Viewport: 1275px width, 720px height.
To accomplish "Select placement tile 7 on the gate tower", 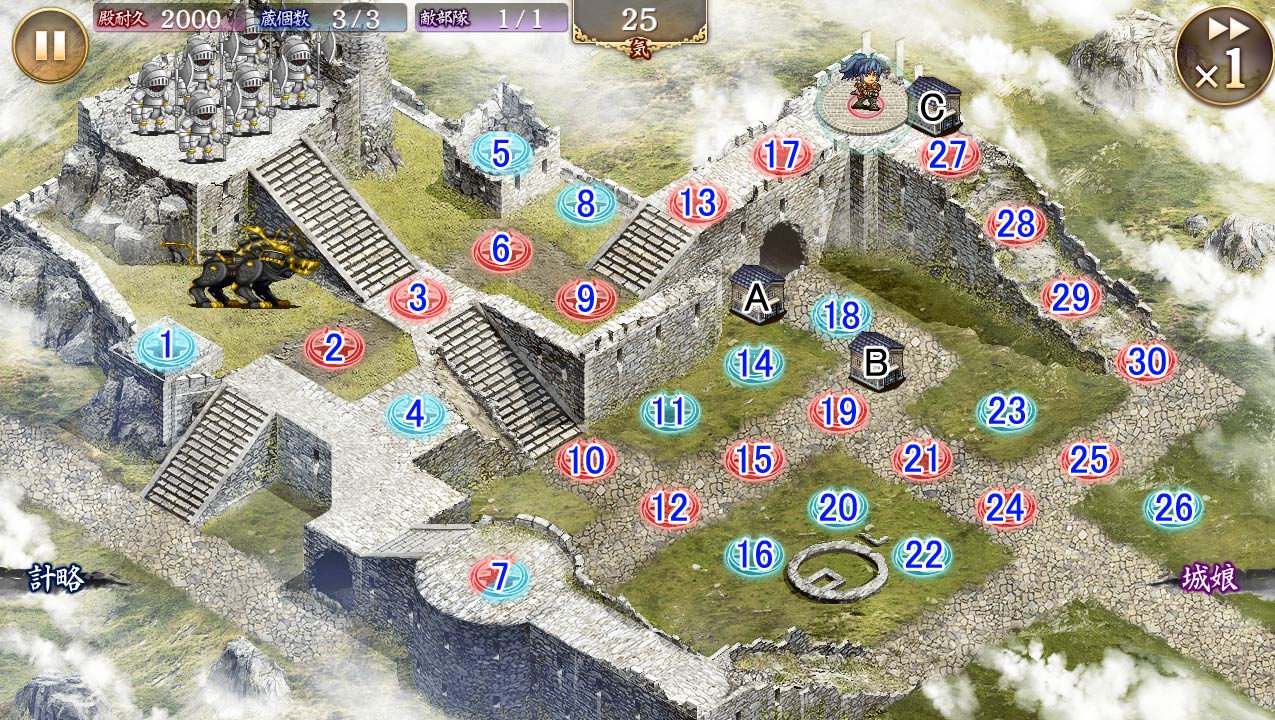I will point(500,576).
